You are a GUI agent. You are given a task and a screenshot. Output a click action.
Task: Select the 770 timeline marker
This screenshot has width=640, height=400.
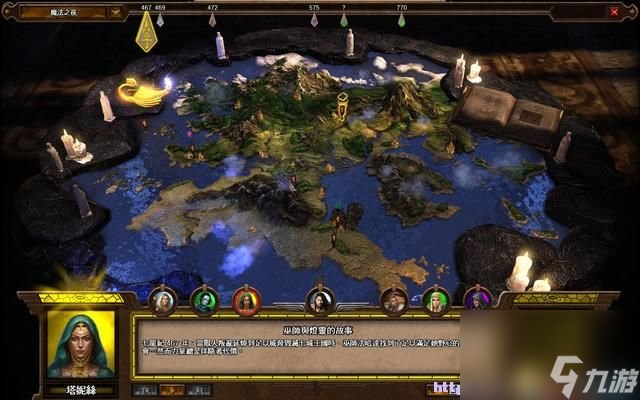tap(402, 20)
